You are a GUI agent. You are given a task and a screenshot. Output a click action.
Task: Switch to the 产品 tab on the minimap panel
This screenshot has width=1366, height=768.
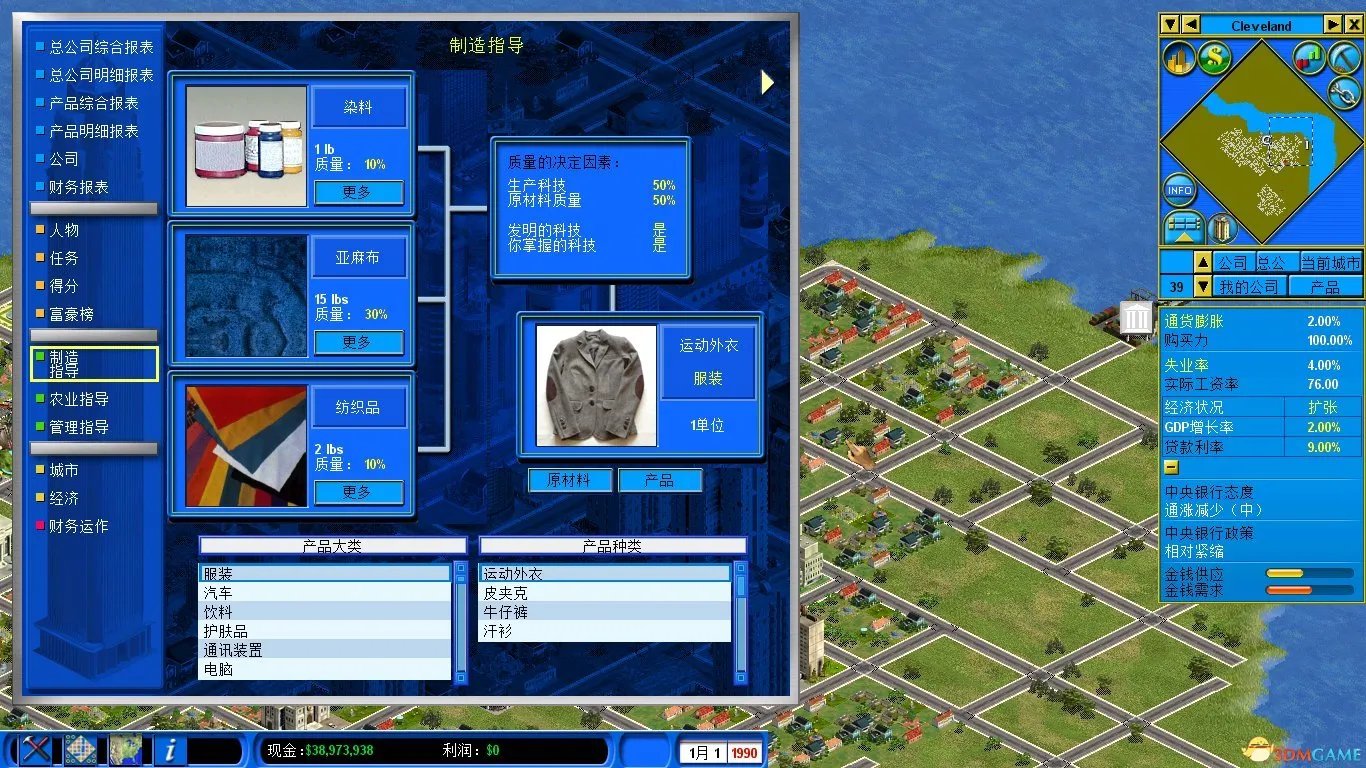click(x=1324, y=286)
